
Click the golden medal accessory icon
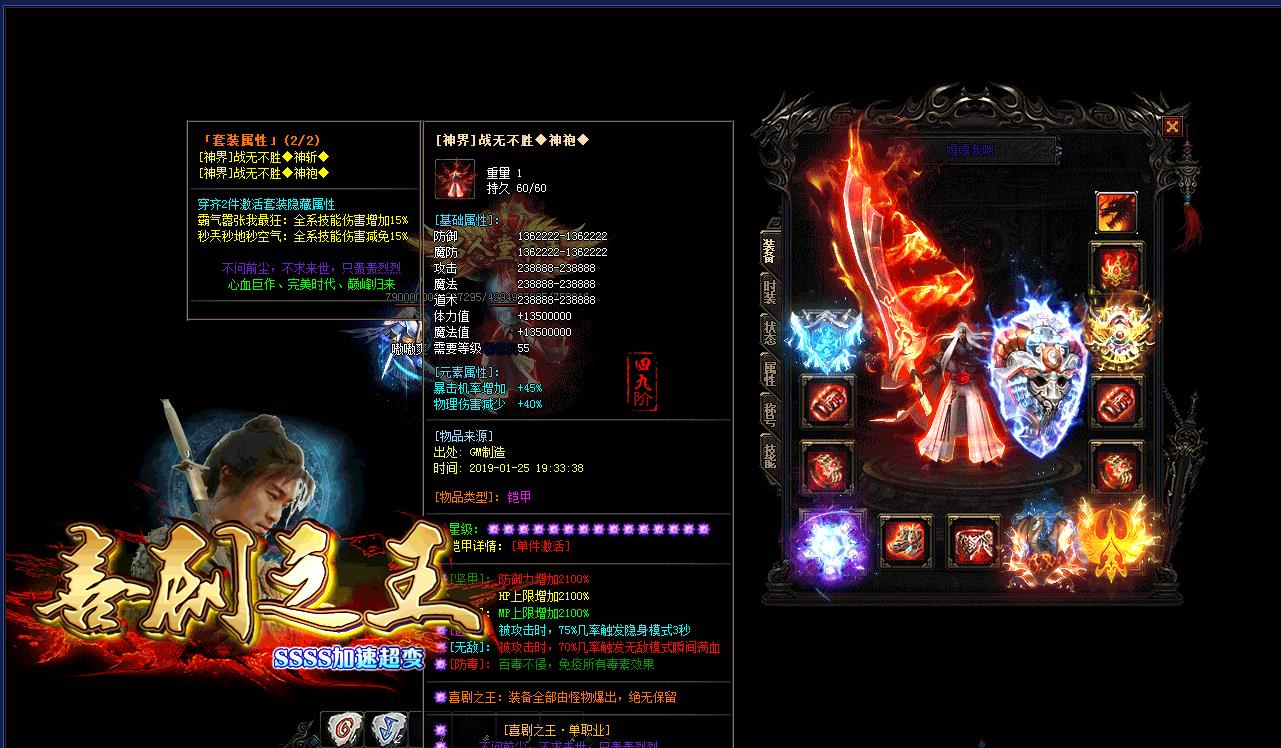[1117, 333]
